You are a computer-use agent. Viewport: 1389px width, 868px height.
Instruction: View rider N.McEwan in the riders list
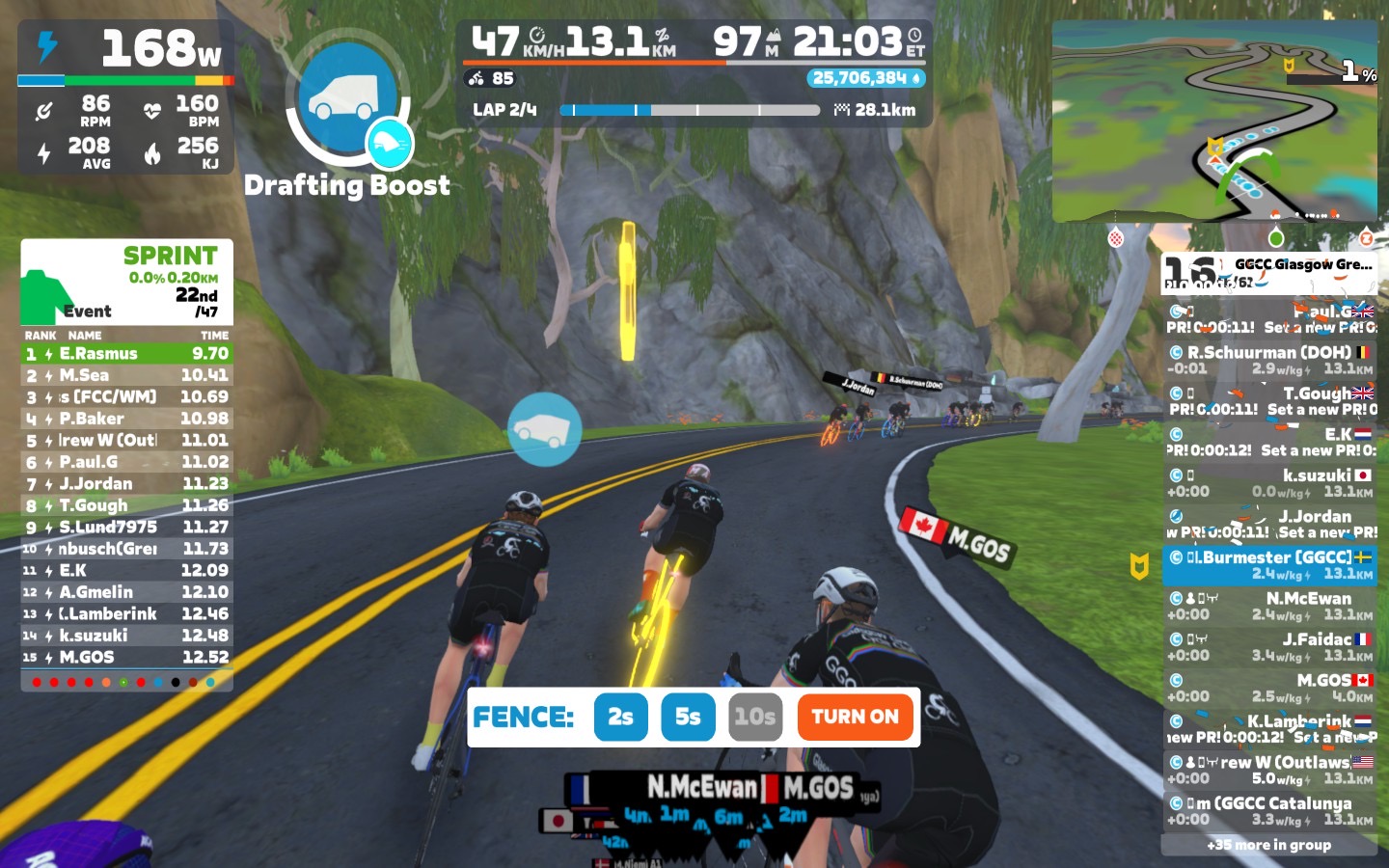(x=1269, y=606)
